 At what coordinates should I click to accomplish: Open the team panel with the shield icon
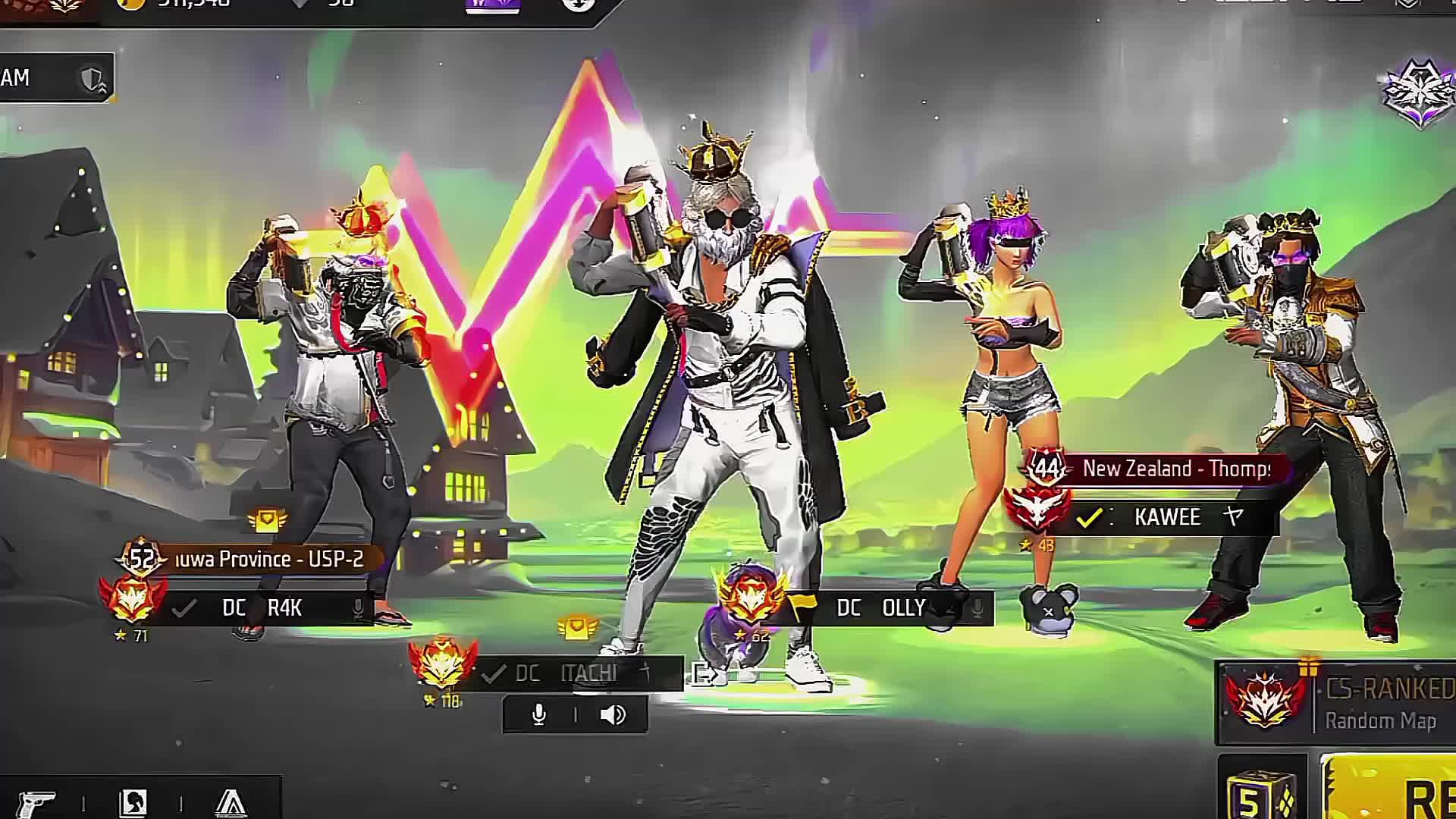(57, 77)
